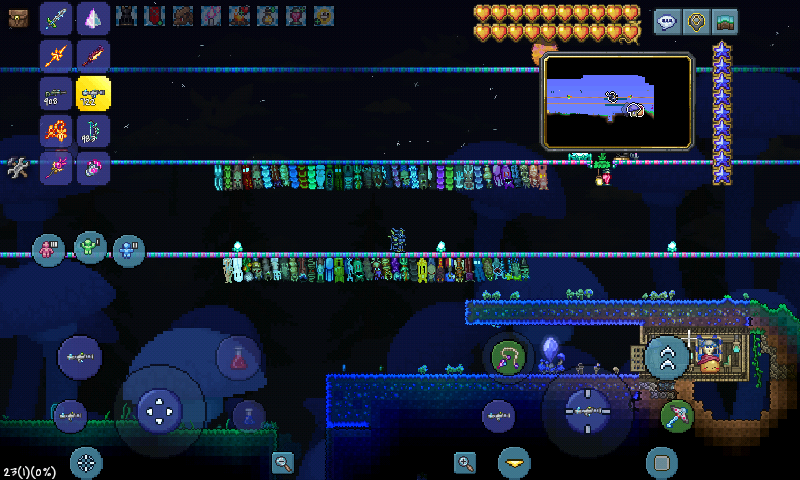This screenshot has height=480, width=800.
Task: Tap the yellow down-arrow drop button
Action: click(515, 462)
